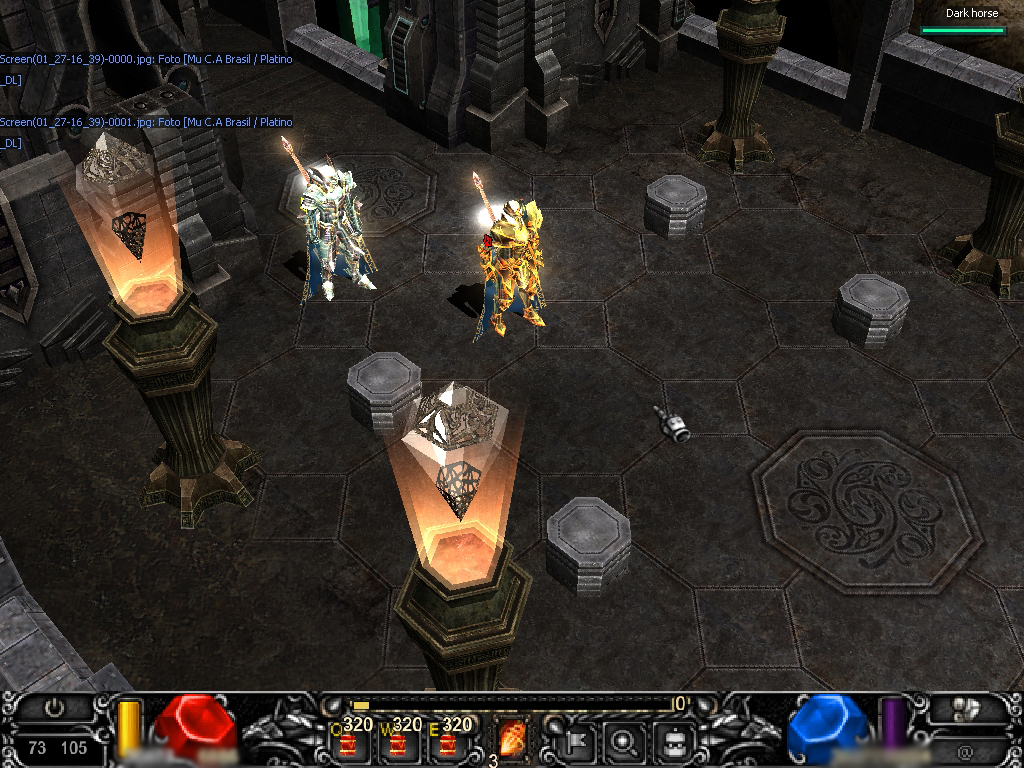Click the @ button in the HUD
Viewport: 1024px width, 768px height.
pos(965,750)
